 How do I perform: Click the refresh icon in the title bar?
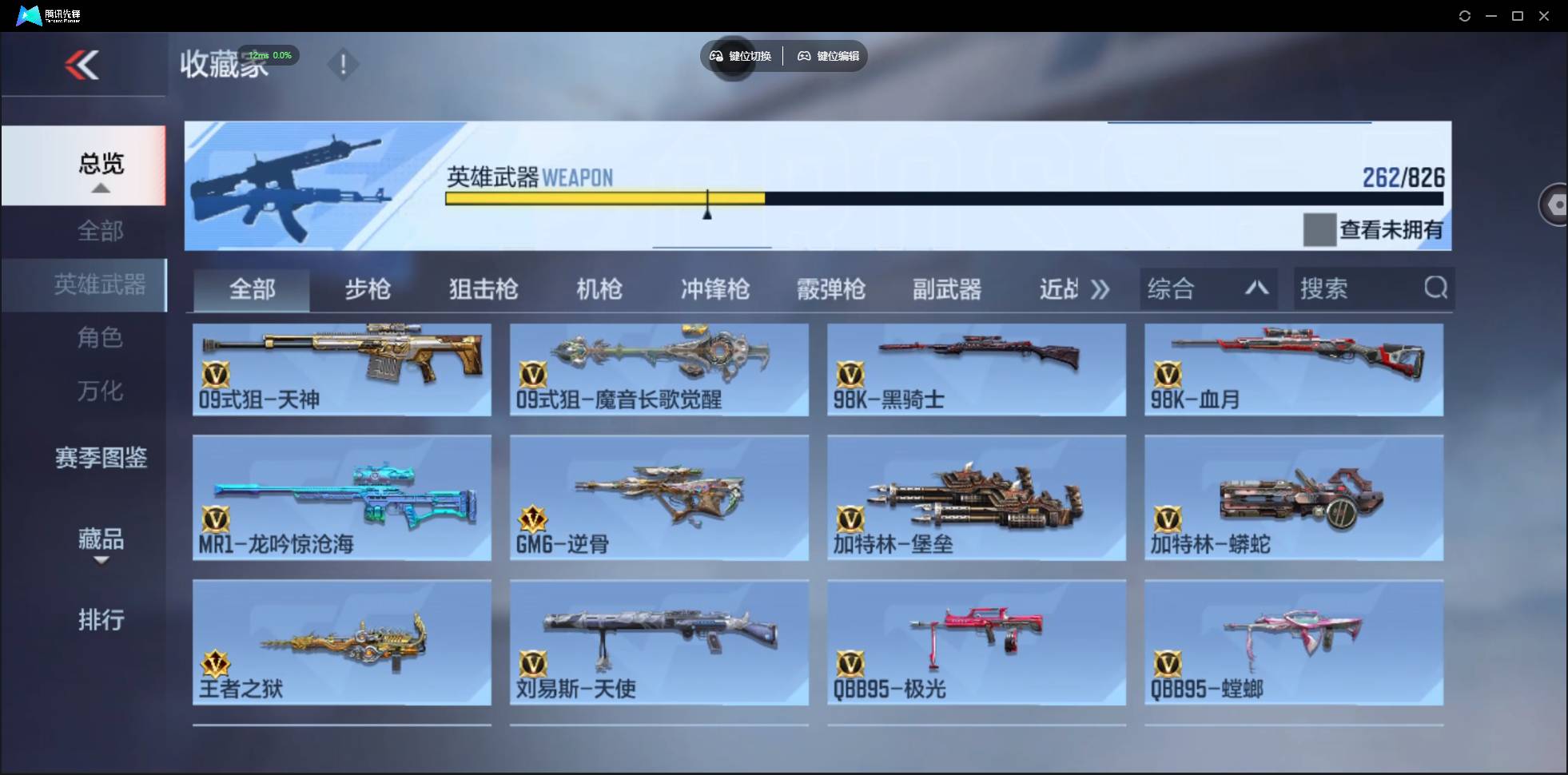1466,15
